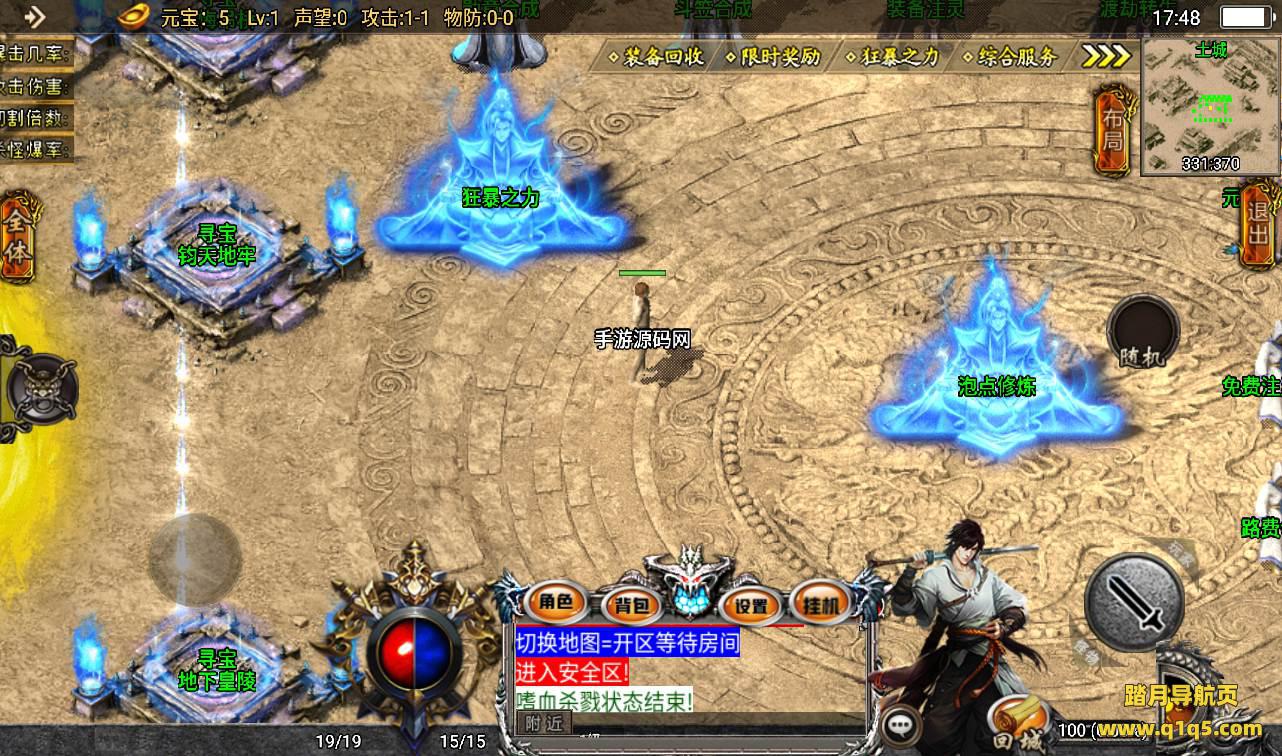Open the 背包 backpack
The image size is (1282, 756).
click(631, 604)
